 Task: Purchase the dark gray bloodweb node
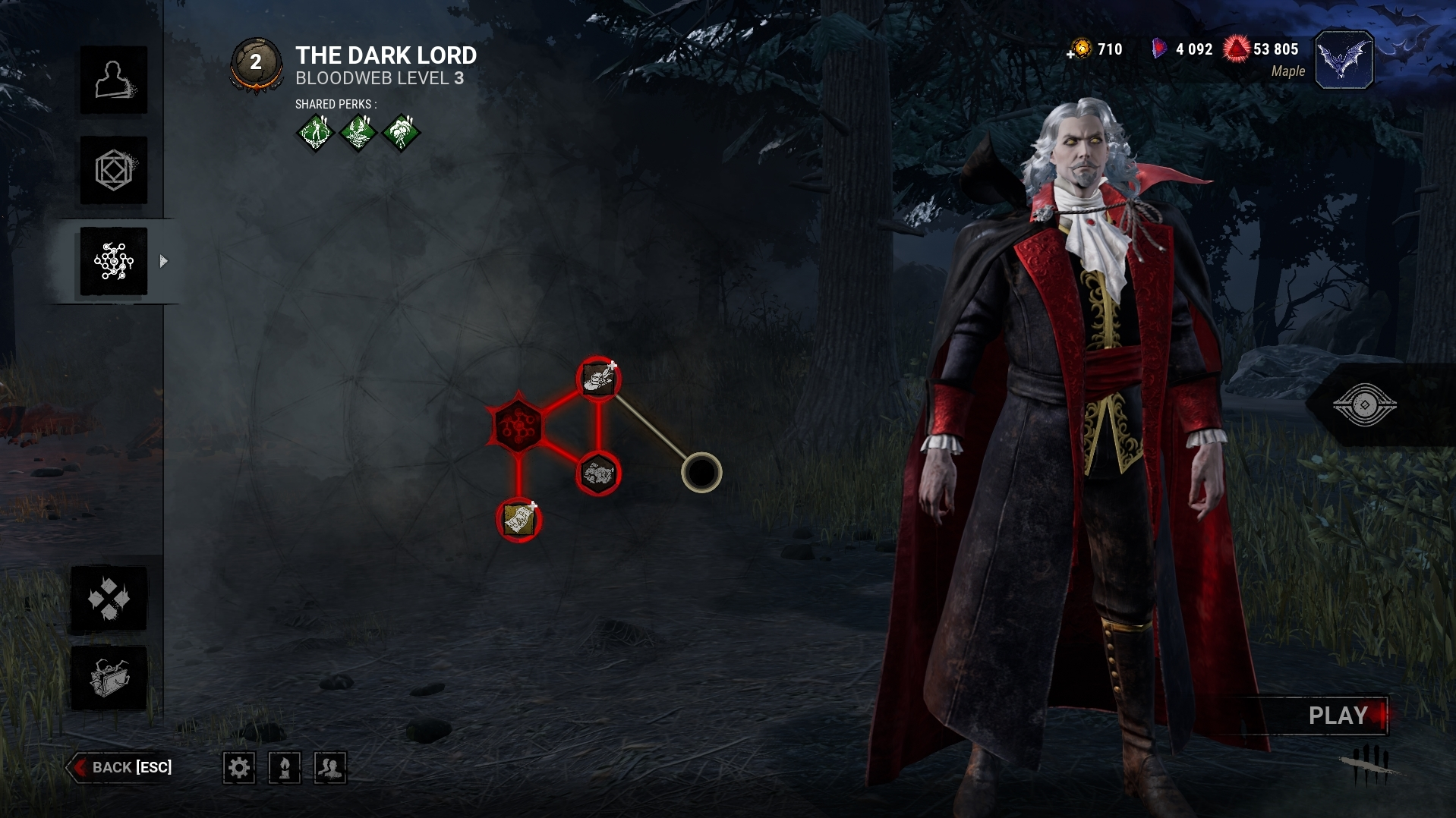click(598, 474)
